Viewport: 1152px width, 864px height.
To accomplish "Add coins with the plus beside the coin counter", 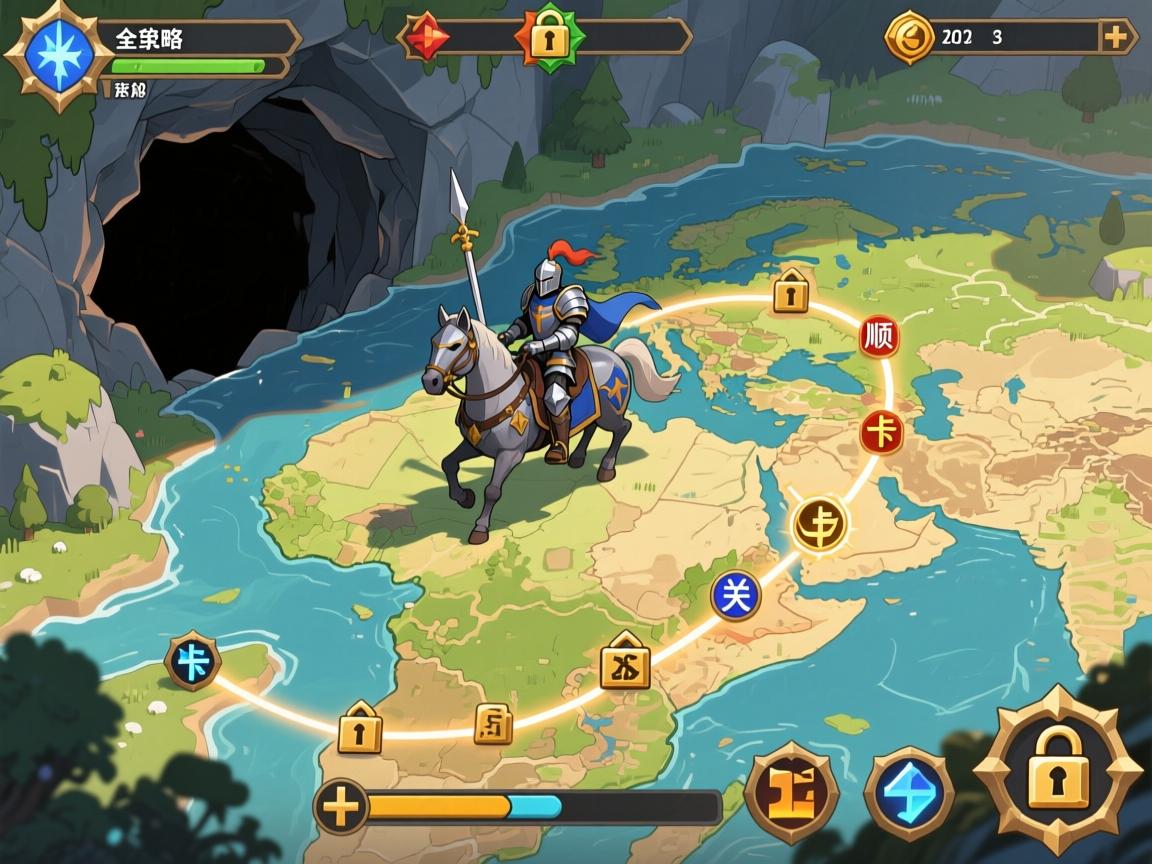I will (1115, 38).
